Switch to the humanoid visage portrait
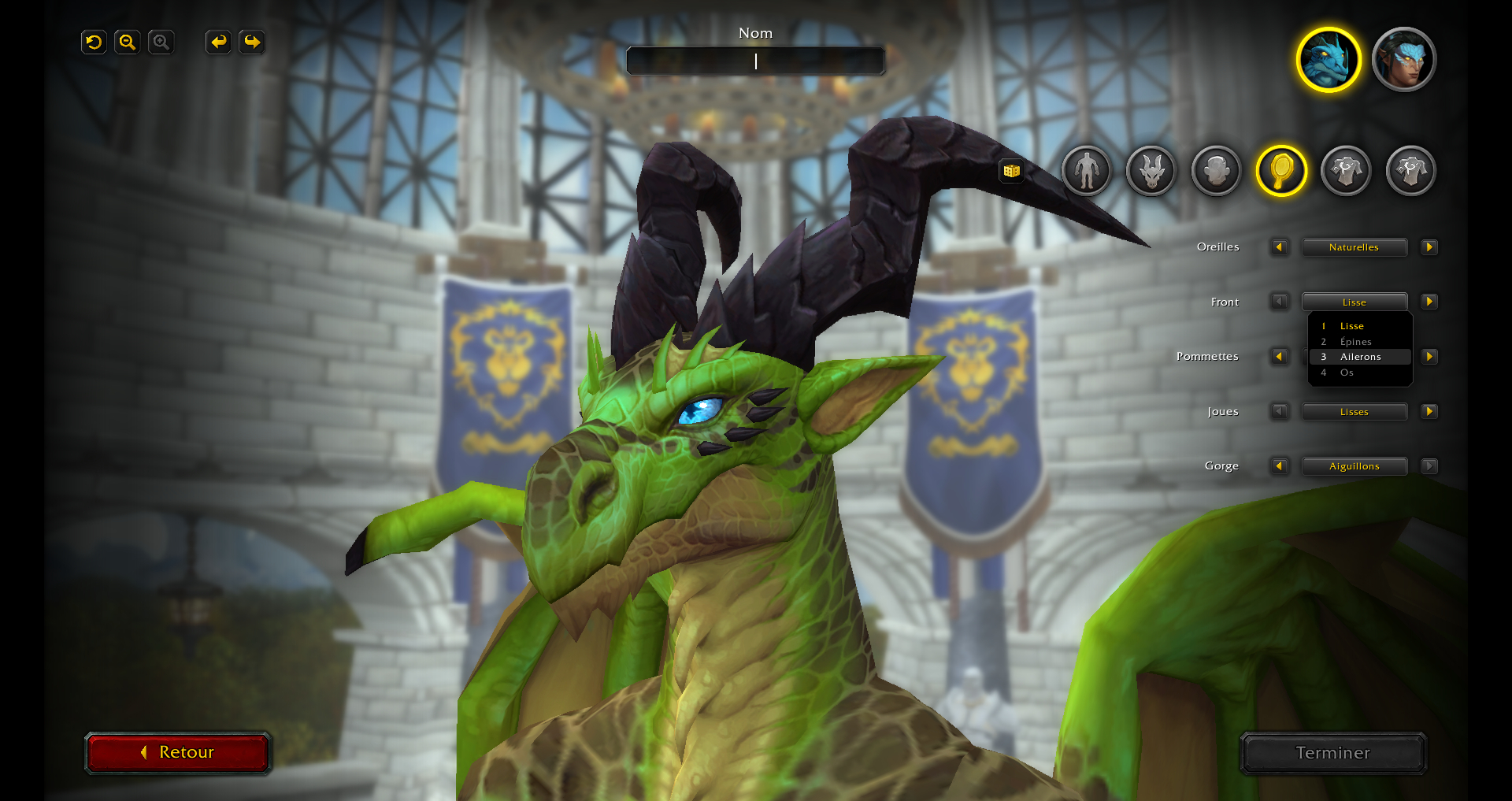Viewport: 1512px width, 801px height. [1403, 60]
